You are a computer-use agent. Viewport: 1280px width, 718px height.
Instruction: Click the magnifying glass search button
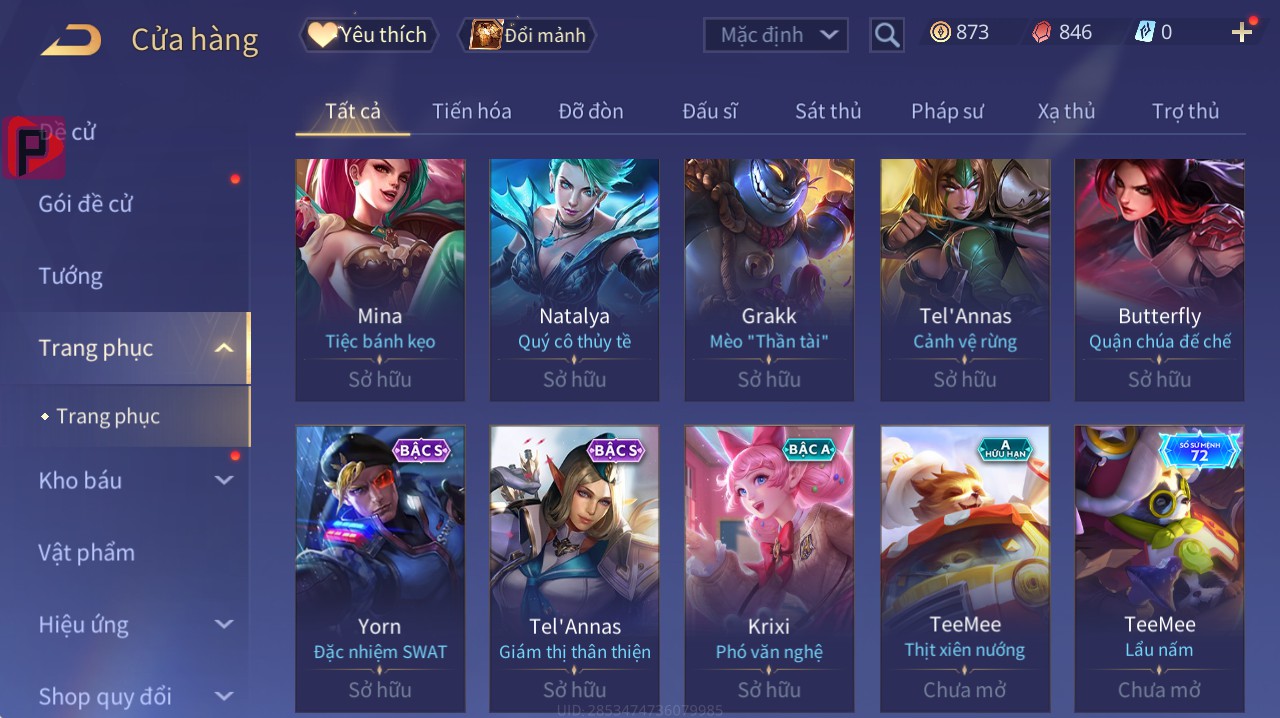point(887,36)
